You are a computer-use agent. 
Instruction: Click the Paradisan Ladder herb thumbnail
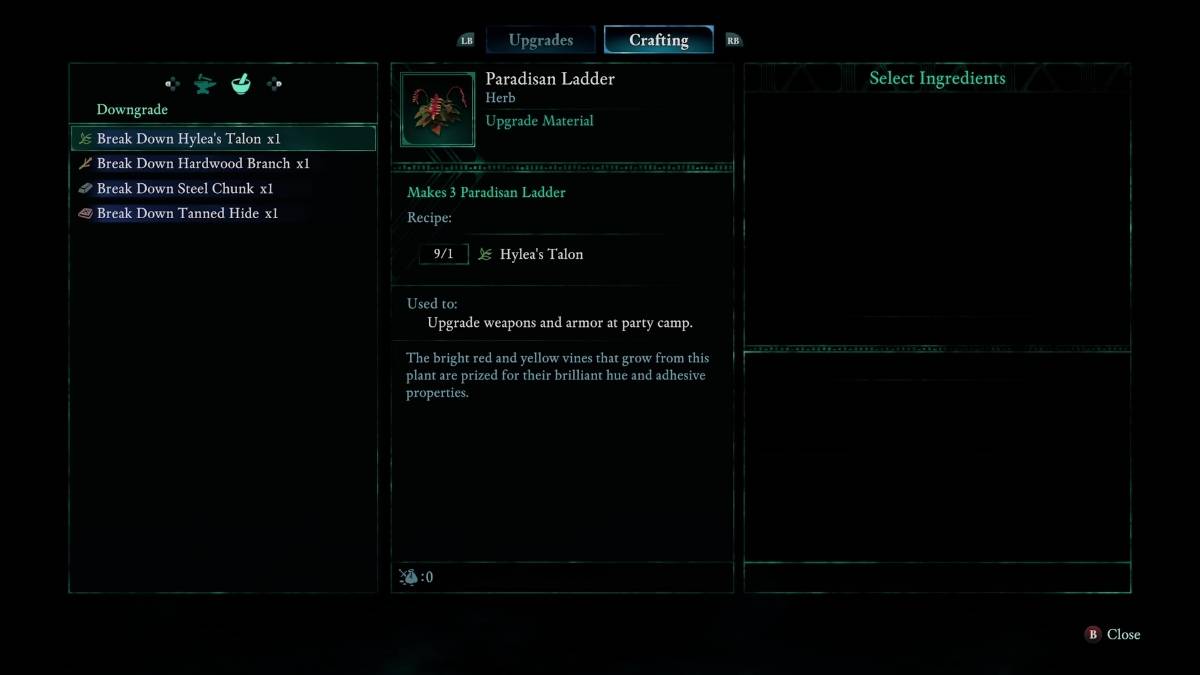[x=438, y=109]
